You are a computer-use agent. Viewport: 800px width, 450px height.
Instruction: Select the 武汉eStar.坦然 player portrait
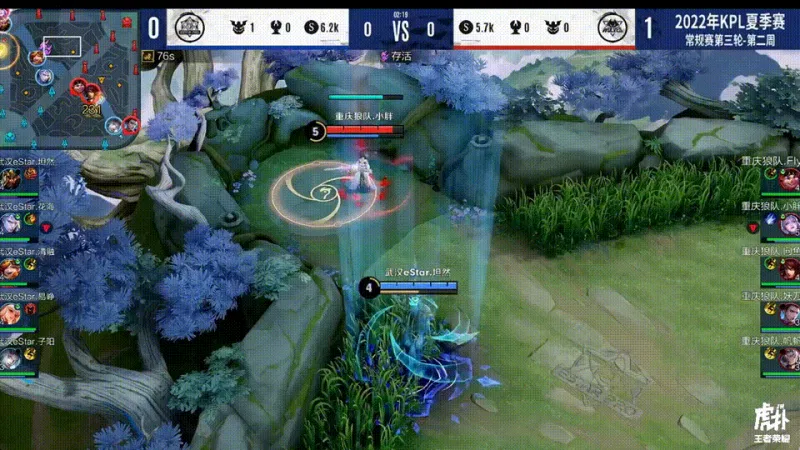click(11, 180)
